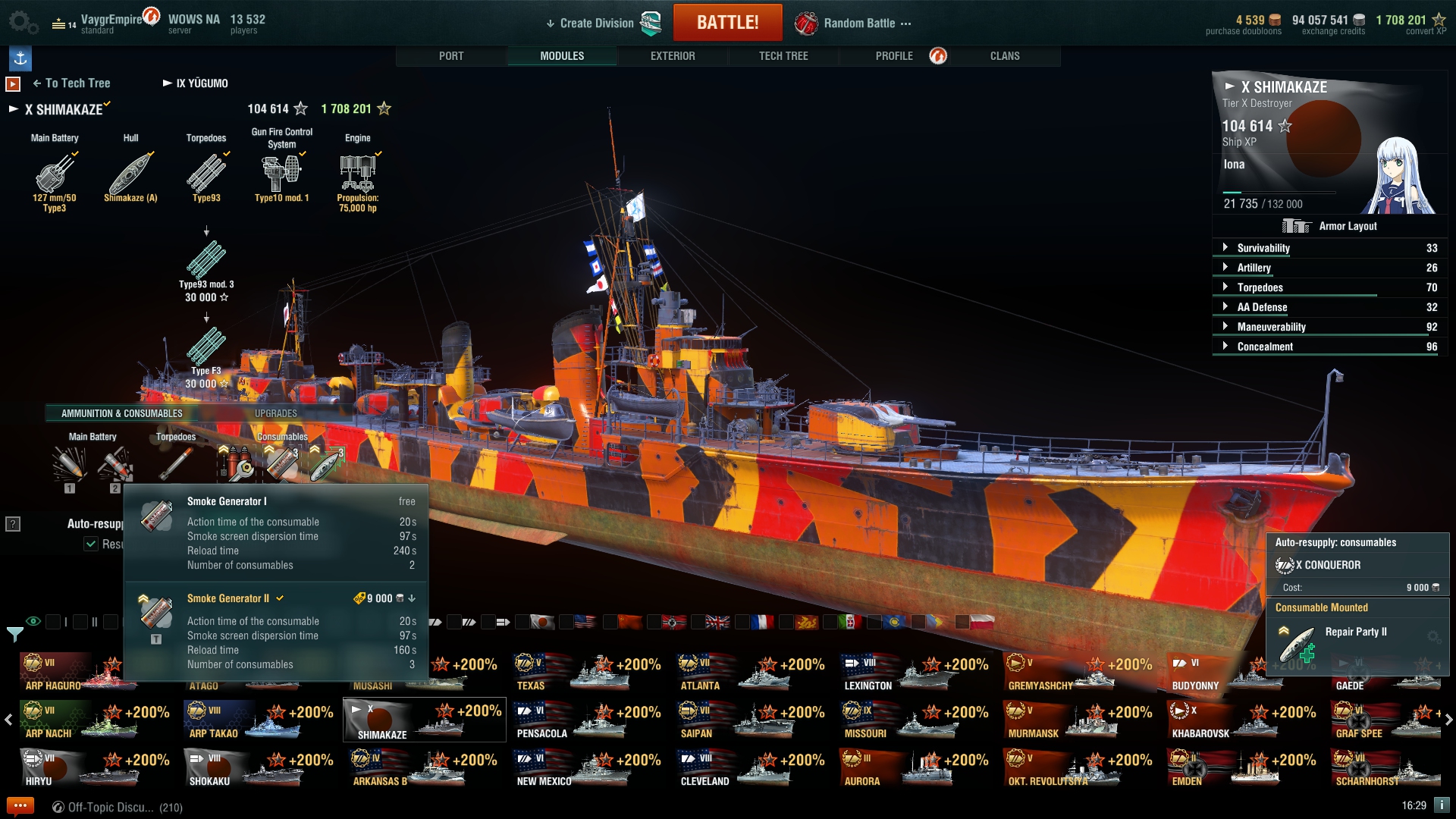Switch to the Port tab
The height and width of the screenshot is (819, 1456).
451,56
